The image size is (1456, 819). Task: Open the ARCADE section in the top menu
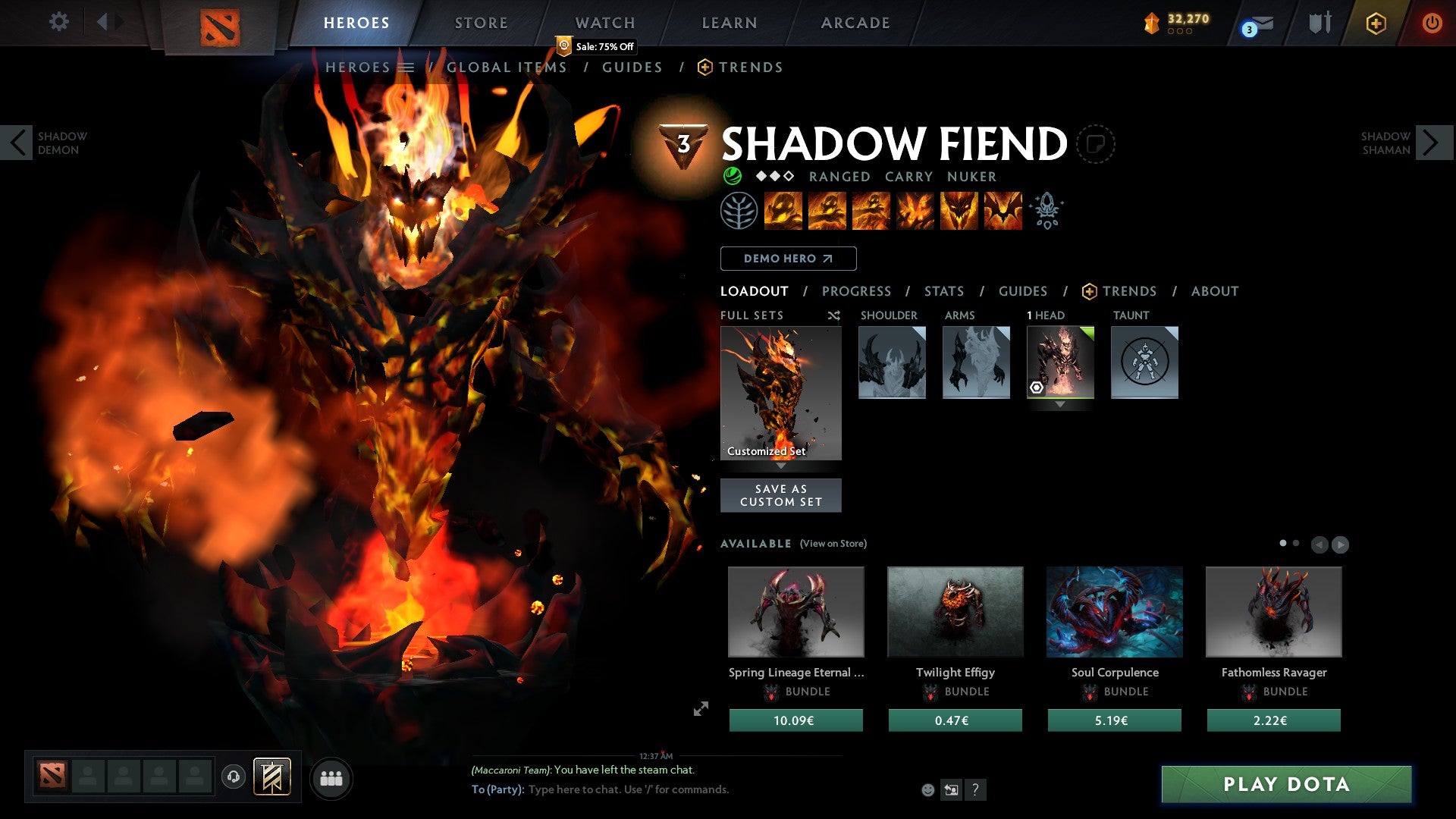click(855, 23)
